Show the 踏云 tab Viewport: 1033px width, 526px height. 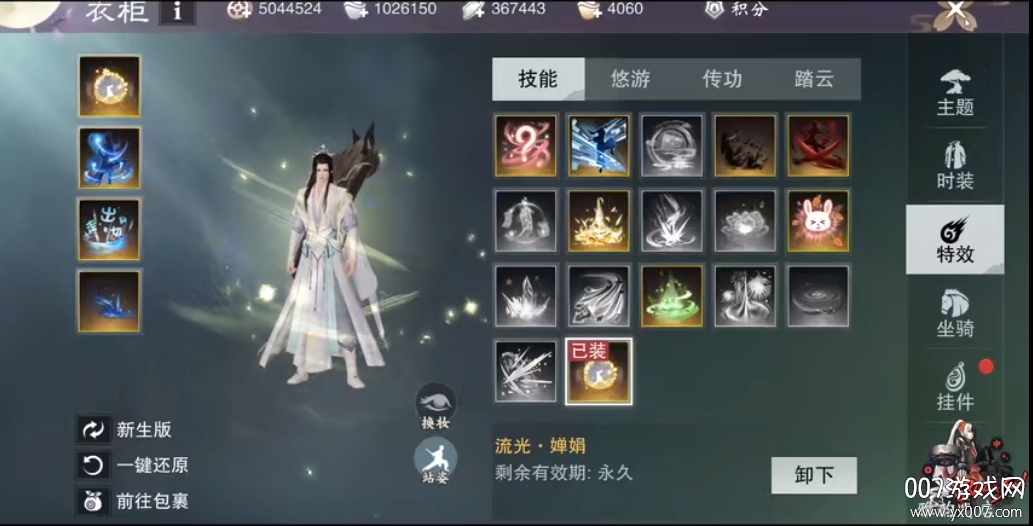click(814, 79)
